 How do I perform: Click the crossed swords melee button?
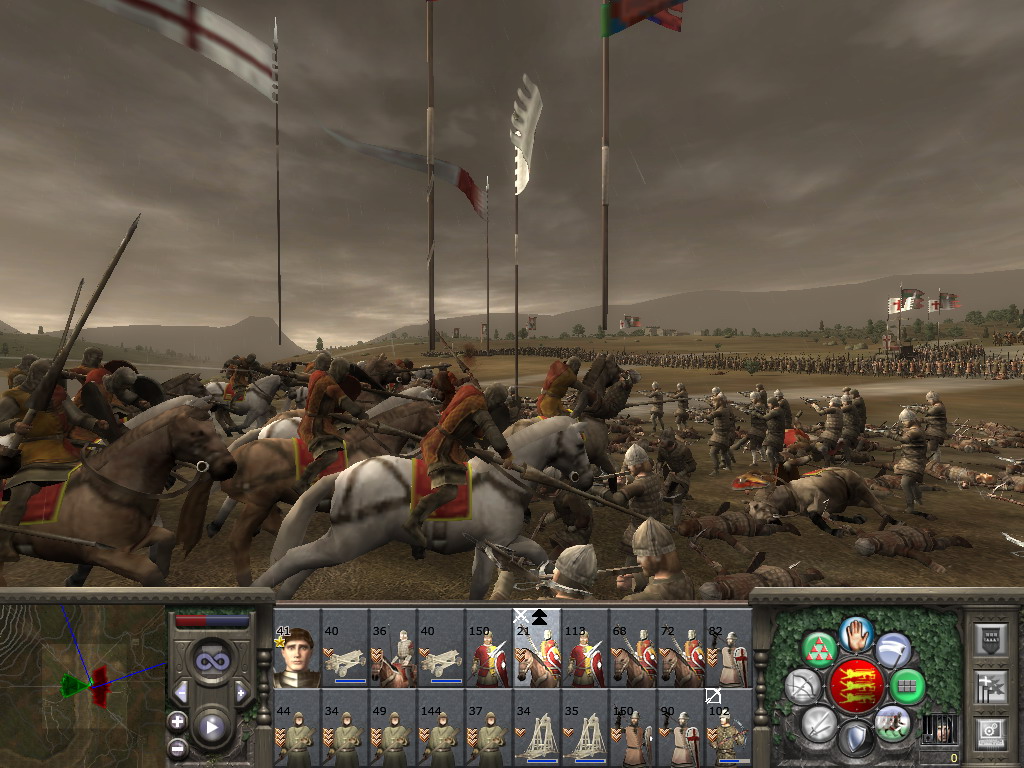click(x=819, y=722)
